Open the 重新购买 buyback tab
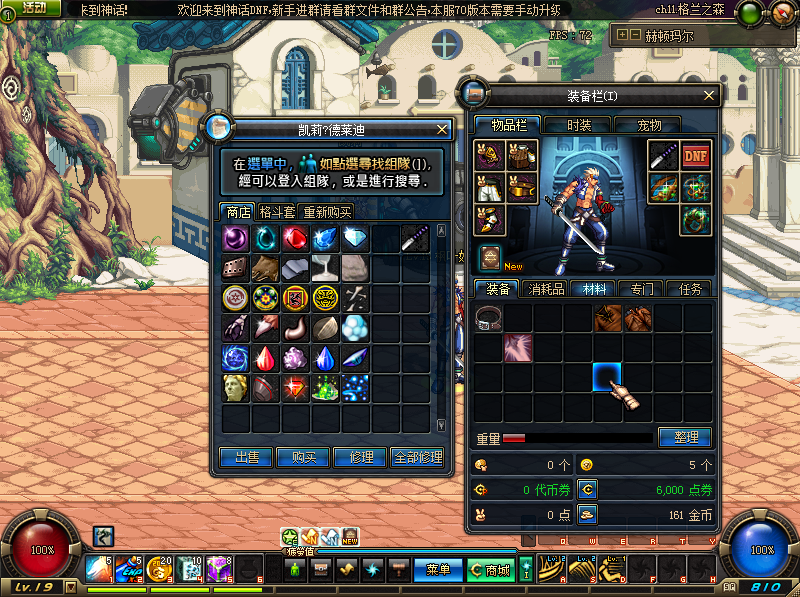800x597 pixels. point(327,212)
